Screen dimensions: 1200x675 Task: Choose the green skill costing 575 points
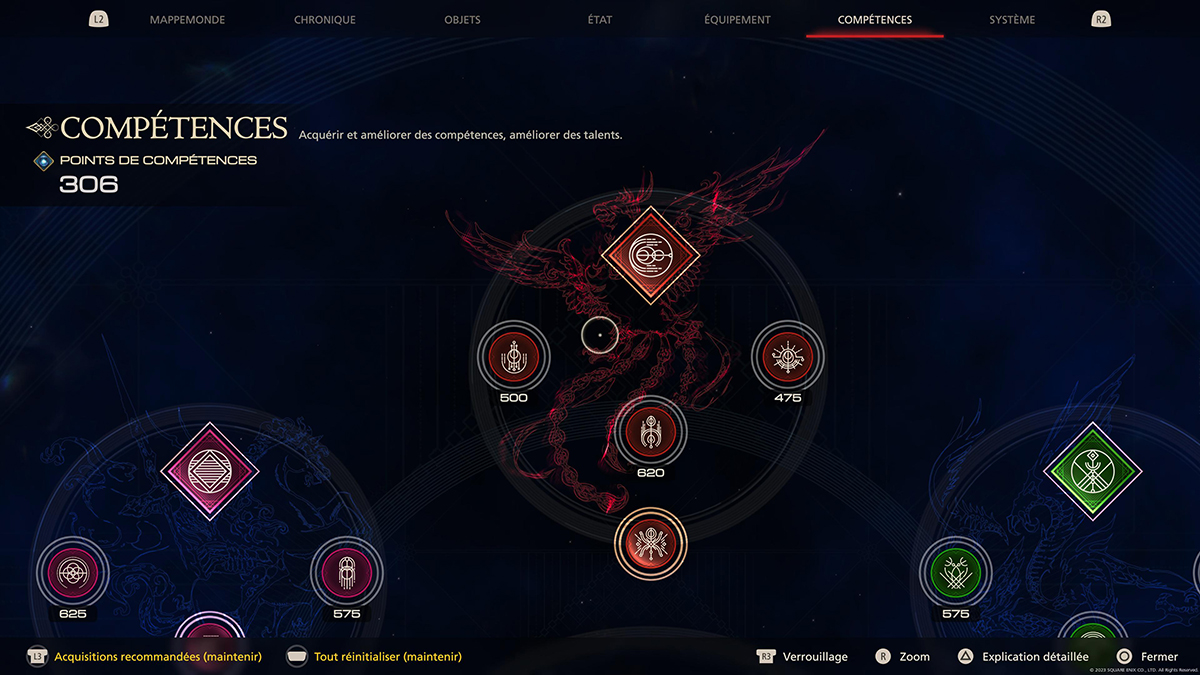[x=955, y=572]
